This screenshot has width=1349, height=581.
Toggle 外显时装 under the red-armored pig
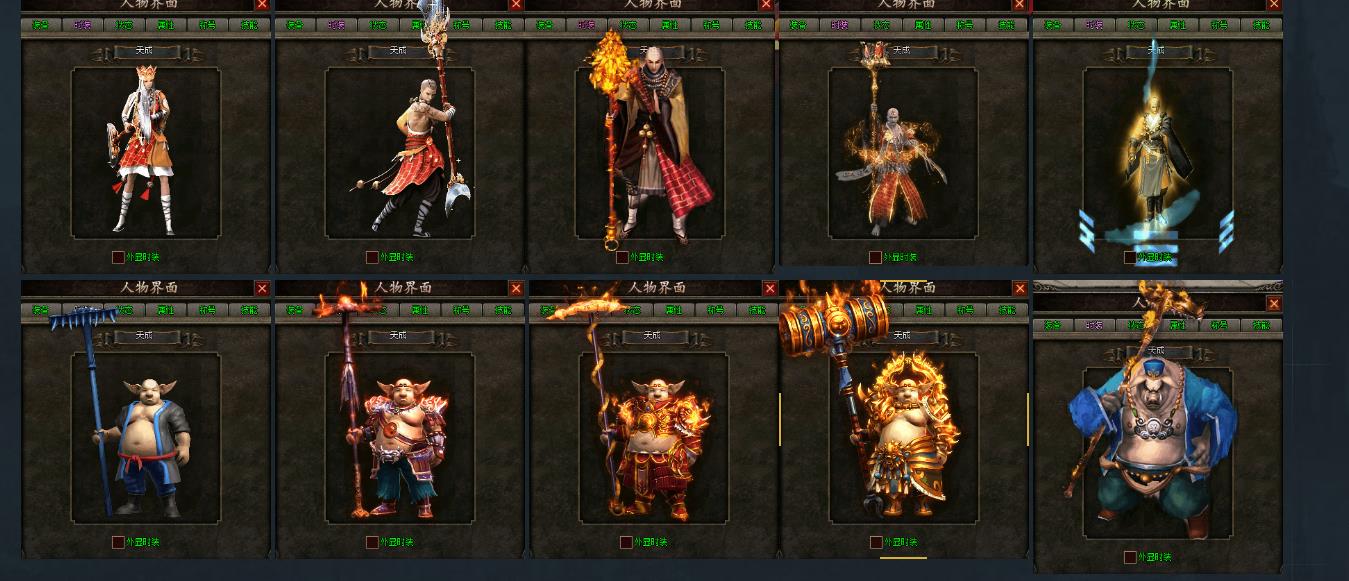pyautogui.click(x=372, y=542)
